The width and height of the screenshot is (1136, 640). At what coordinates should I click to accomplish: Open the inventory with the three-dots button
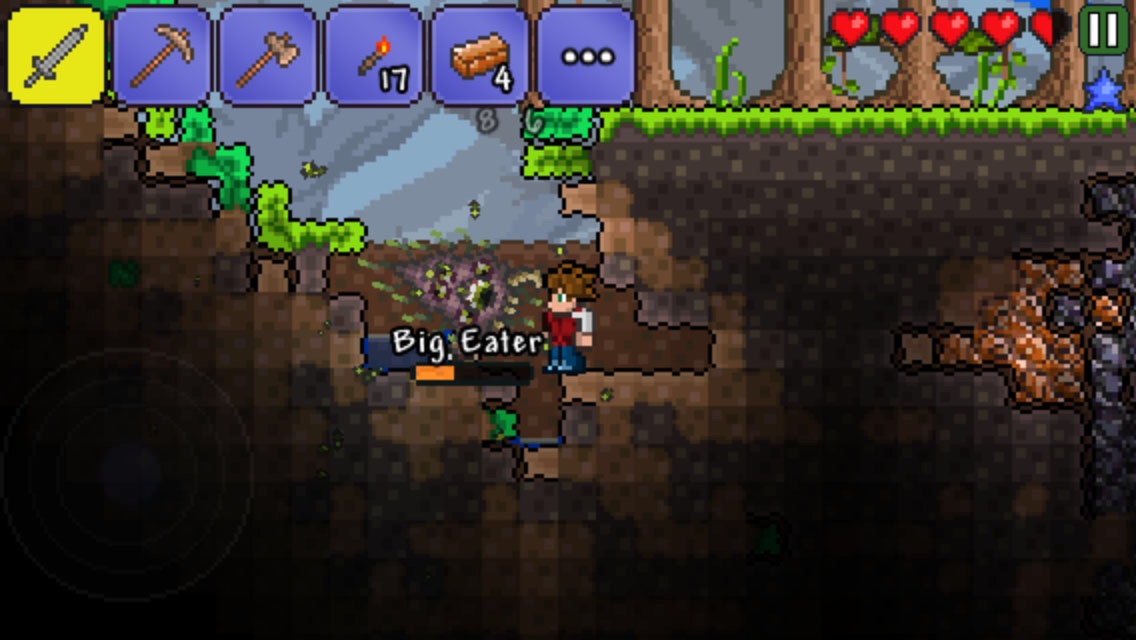point(586,56)
